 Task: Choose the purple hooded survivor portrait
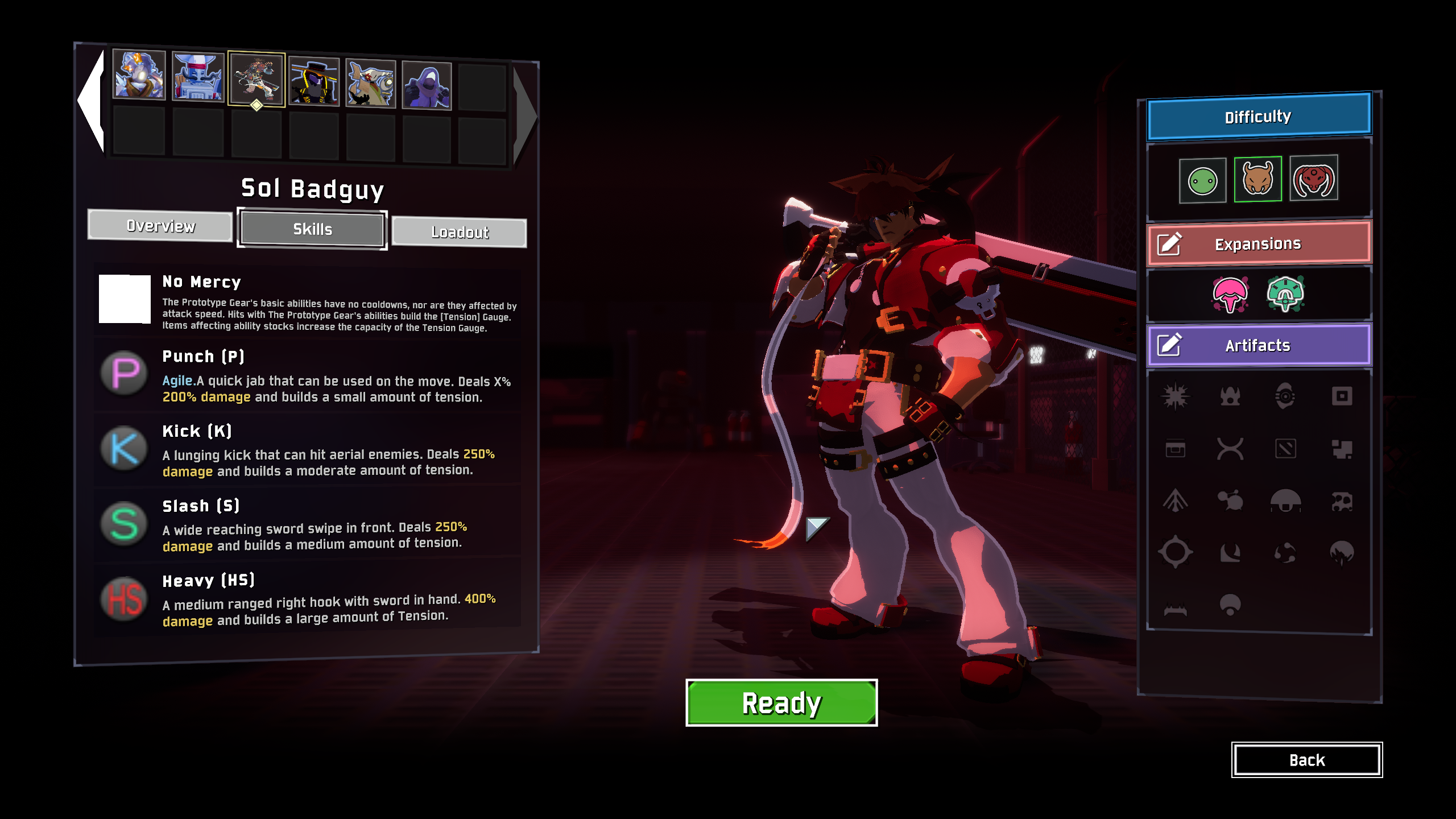click(427, 85)
